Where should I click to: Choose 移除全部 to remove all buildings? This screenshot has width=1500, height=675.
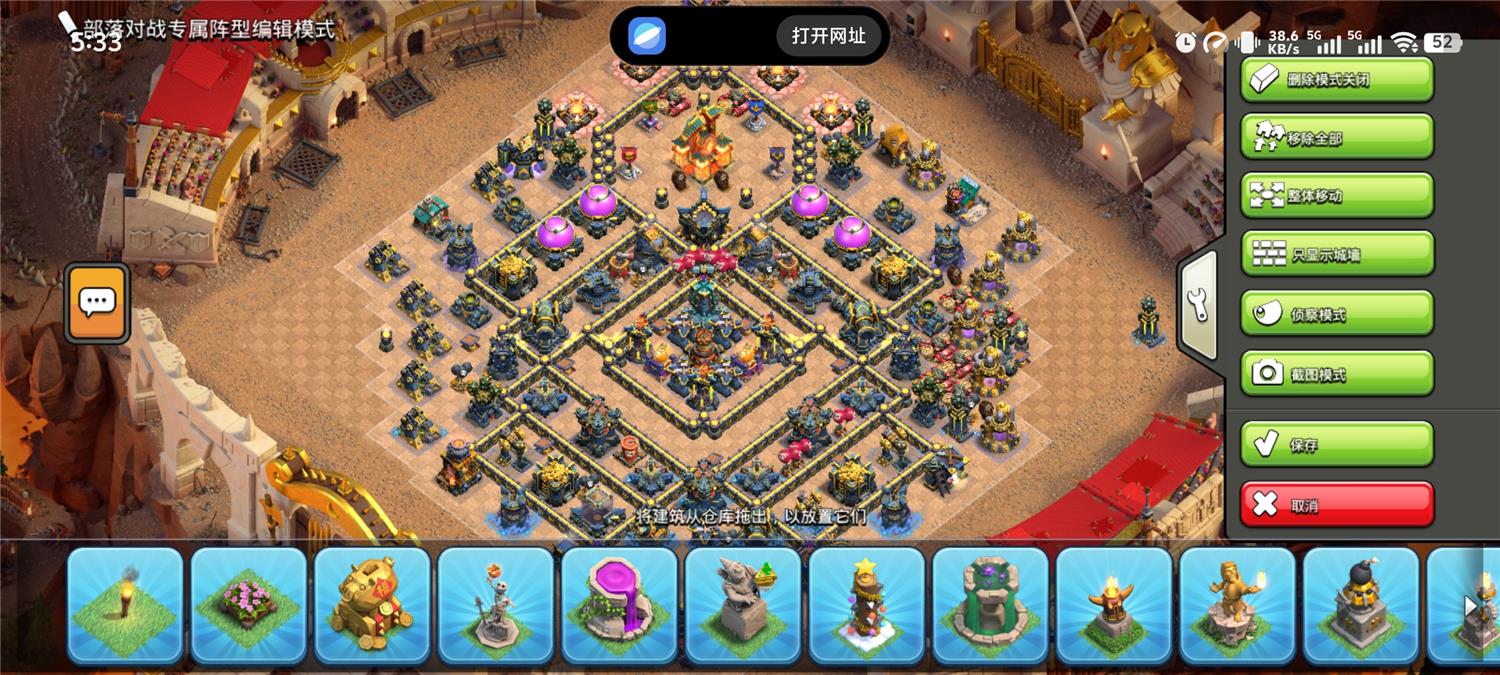pyautogui.click(x=1337, y=137)
